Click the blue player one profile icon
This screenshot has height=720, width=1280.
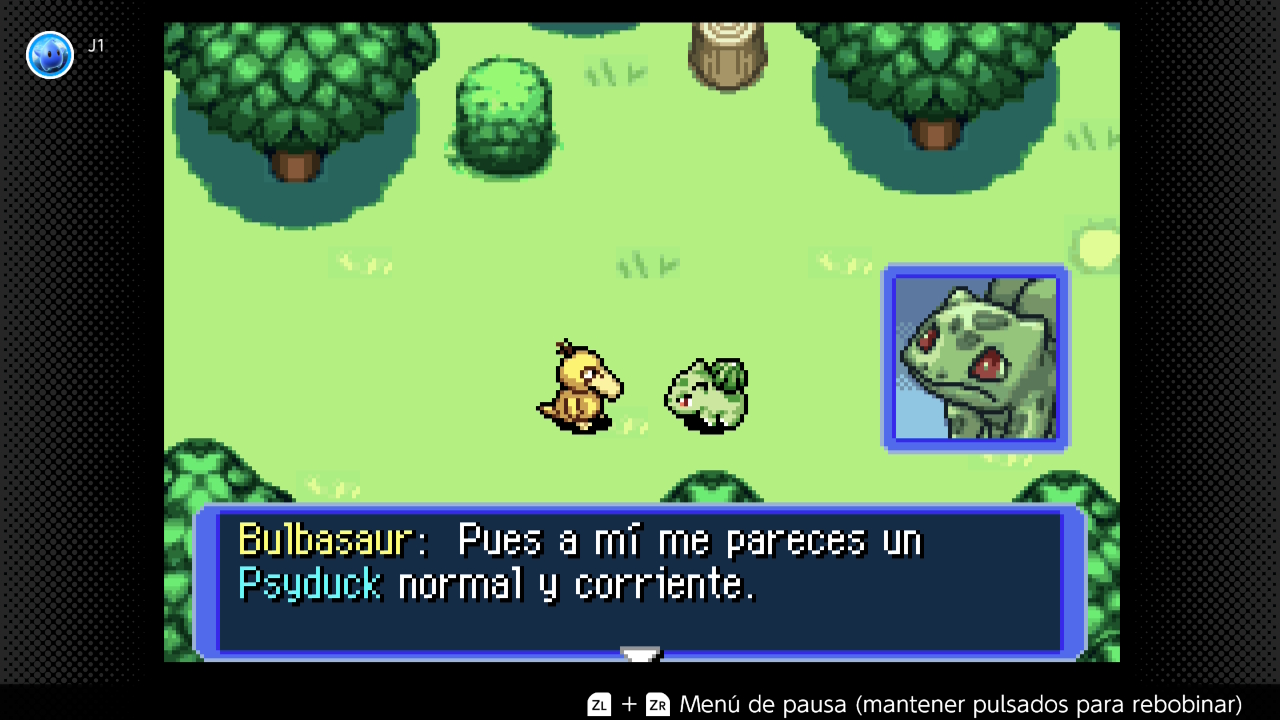[50, 55]
